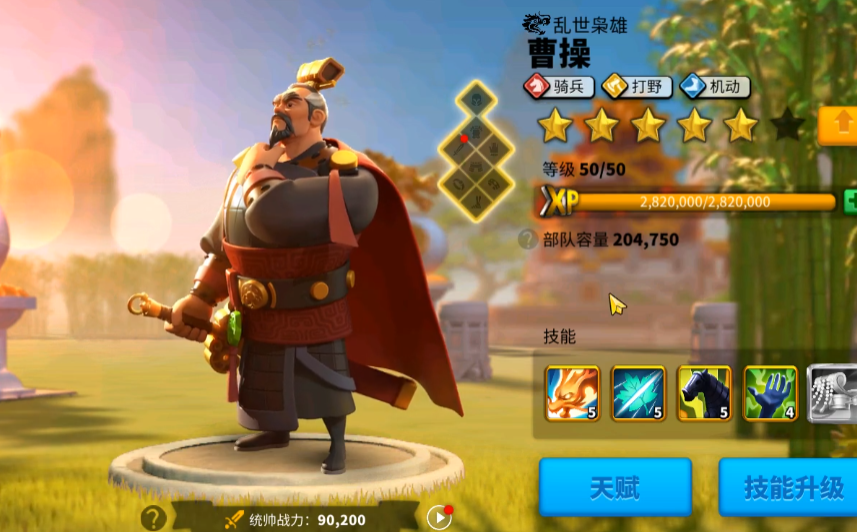Select the dark hand skill icon
This screenshot has width=857, height=532.
770,393
